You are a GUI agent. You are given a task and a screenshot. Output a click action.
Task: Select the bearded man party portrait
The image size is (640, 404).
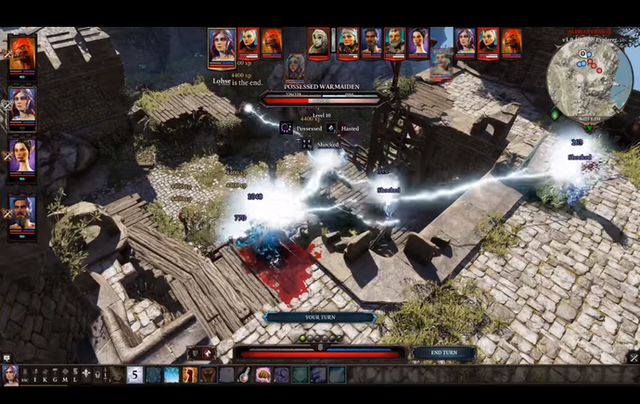22,212
